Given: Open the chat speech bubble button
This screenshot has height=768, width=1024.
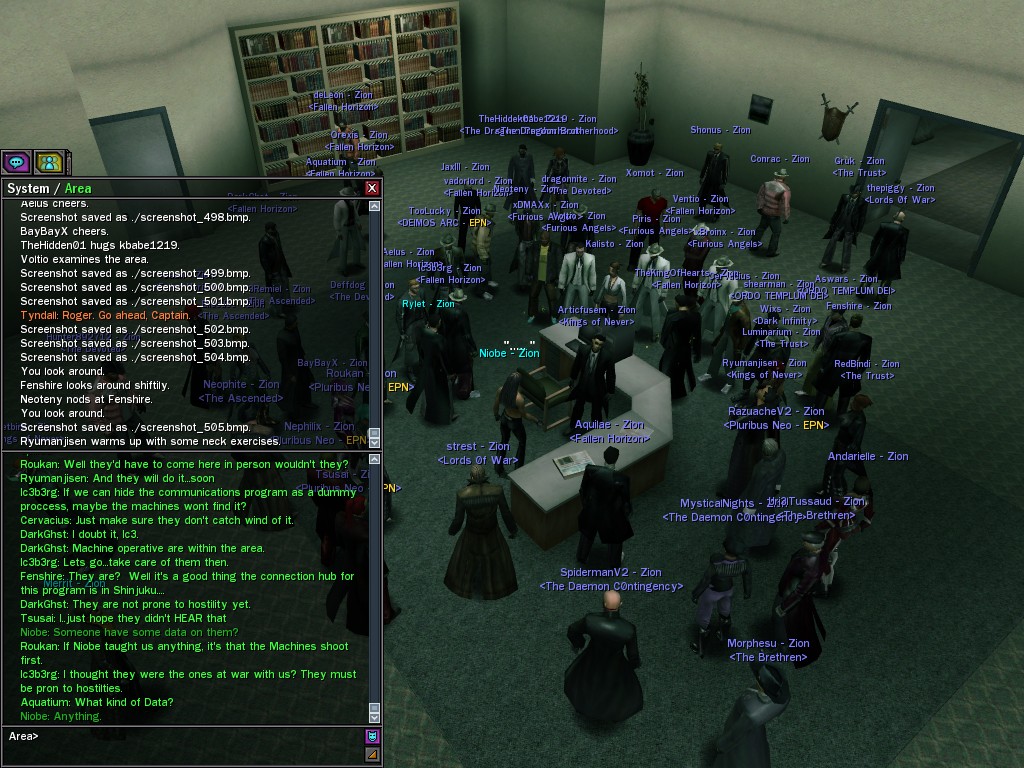Looking at the screenshot, I should click(x=16, y=162).
